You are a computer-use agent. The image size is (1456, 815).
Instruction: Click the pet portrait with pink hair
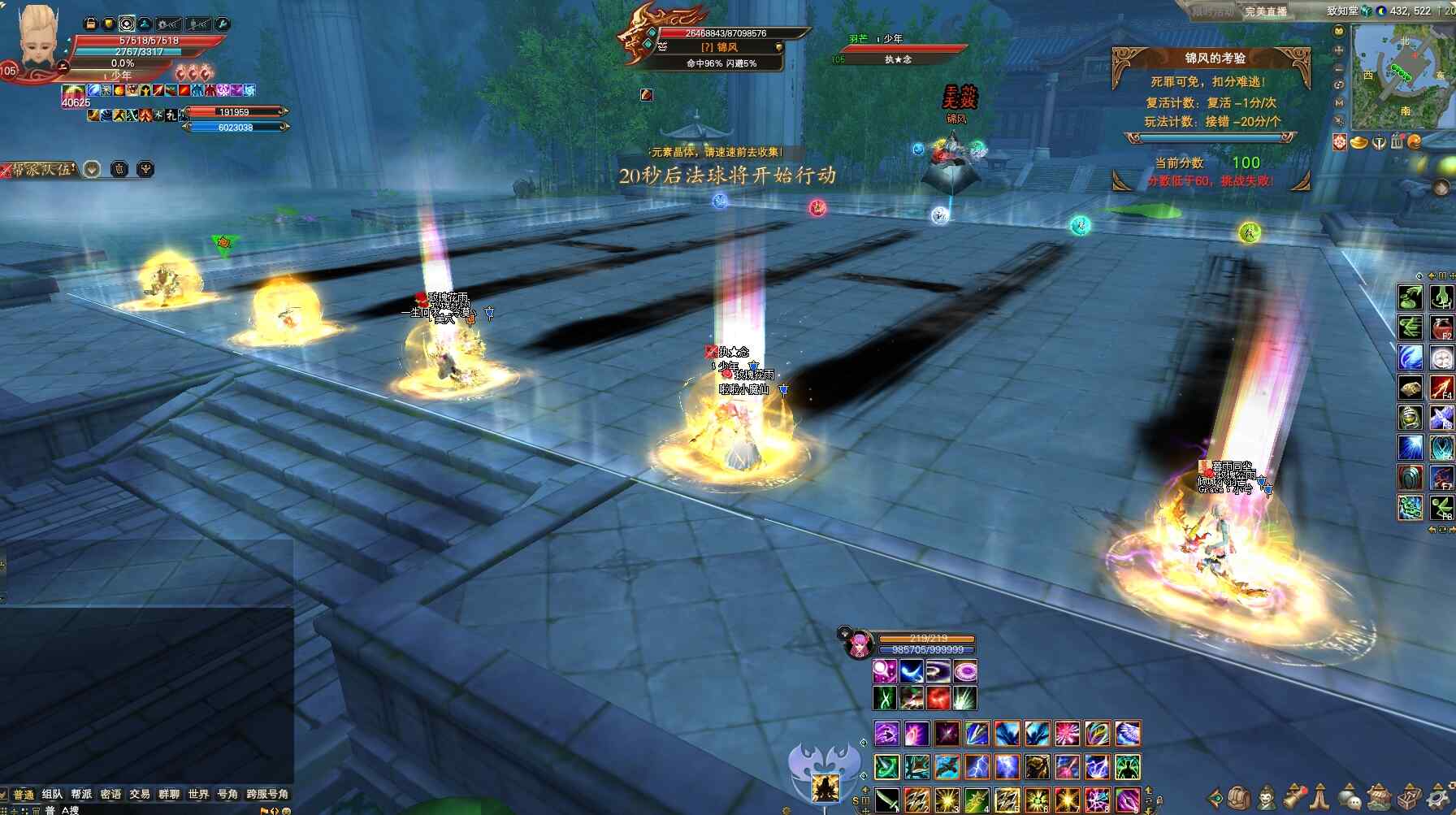pyautogui.click(x=858, y=645)
